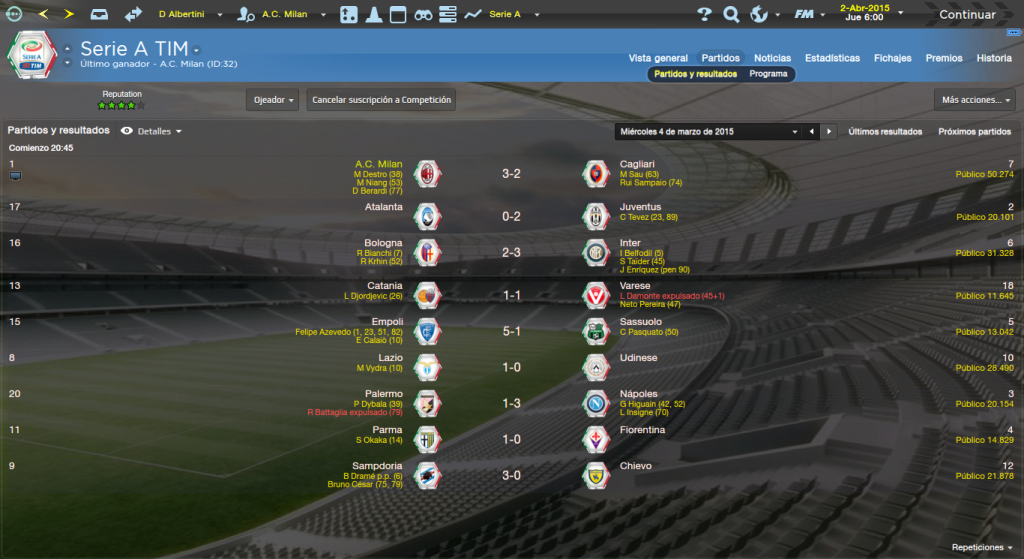1024x559 pixels.
Task: Select the Premios tab
Action: tap(944, 58)
